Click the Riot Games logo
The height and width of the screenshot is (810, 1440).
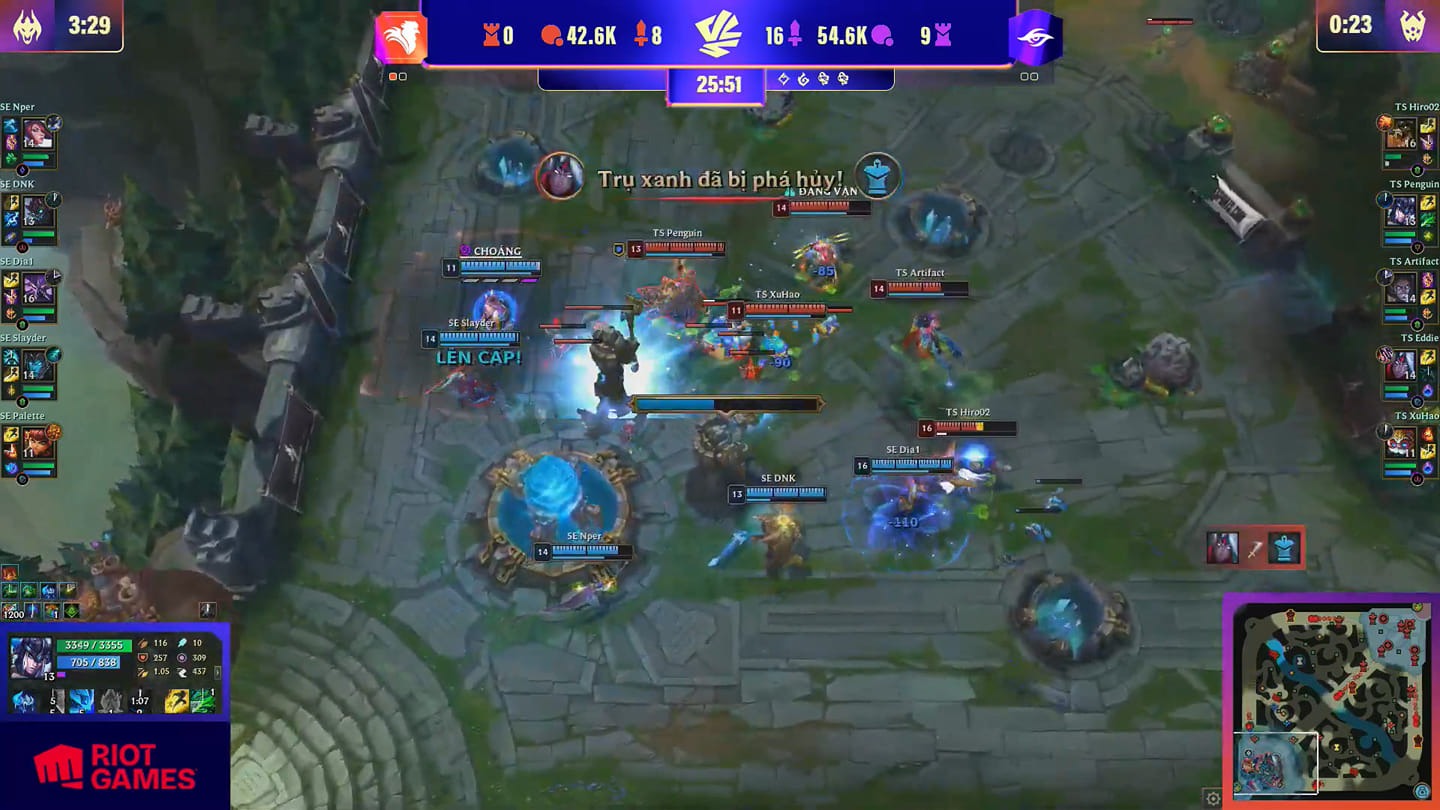pos(115,765)
